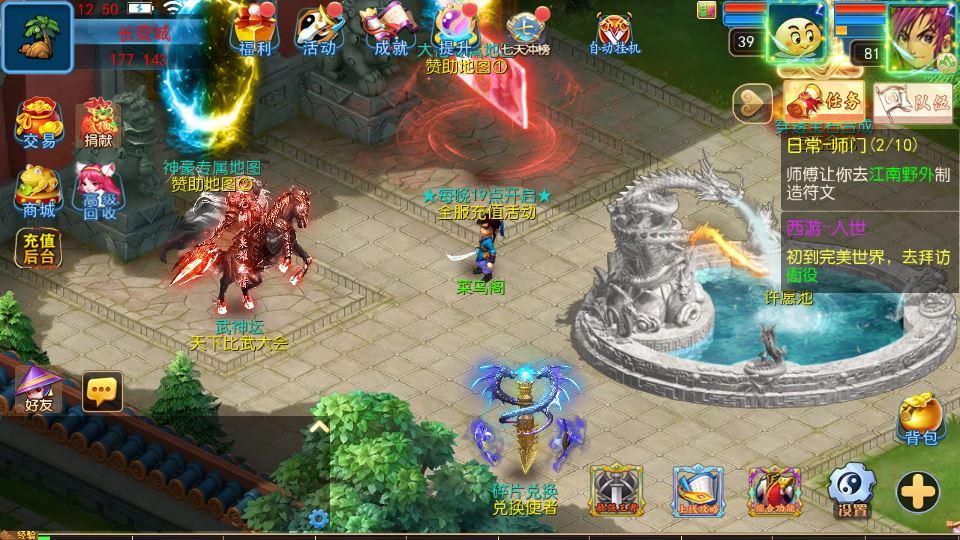Image resolution: width=960 pixels, height=540 pixels.
Task: Open the 充值后台 recharge panel
Action: [37, 247]
